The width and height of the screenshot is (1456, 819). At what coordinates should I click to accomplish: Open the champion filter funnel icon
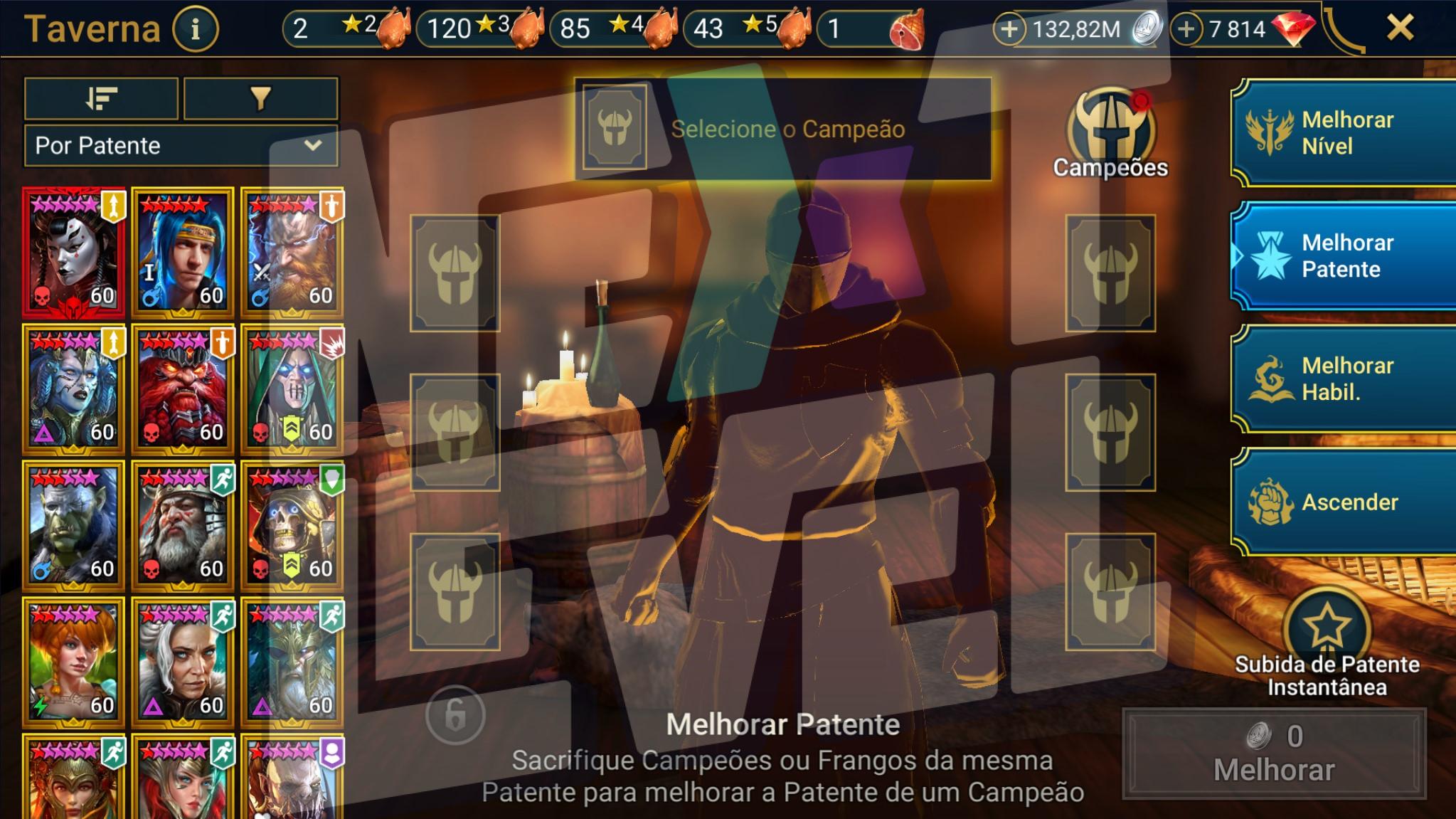coord(259,99)
